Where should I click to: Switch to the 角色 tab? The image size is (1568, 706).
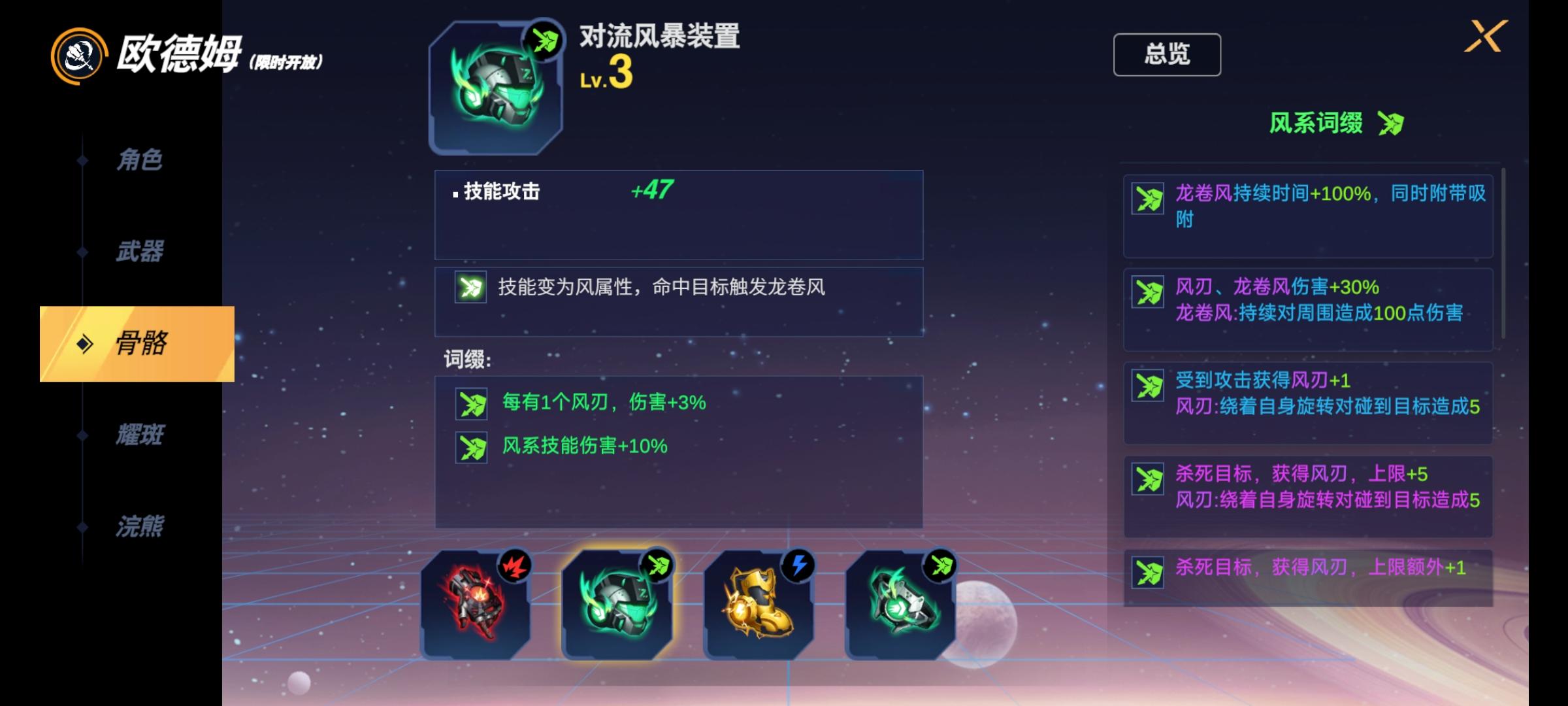click(x=140, y=159)
